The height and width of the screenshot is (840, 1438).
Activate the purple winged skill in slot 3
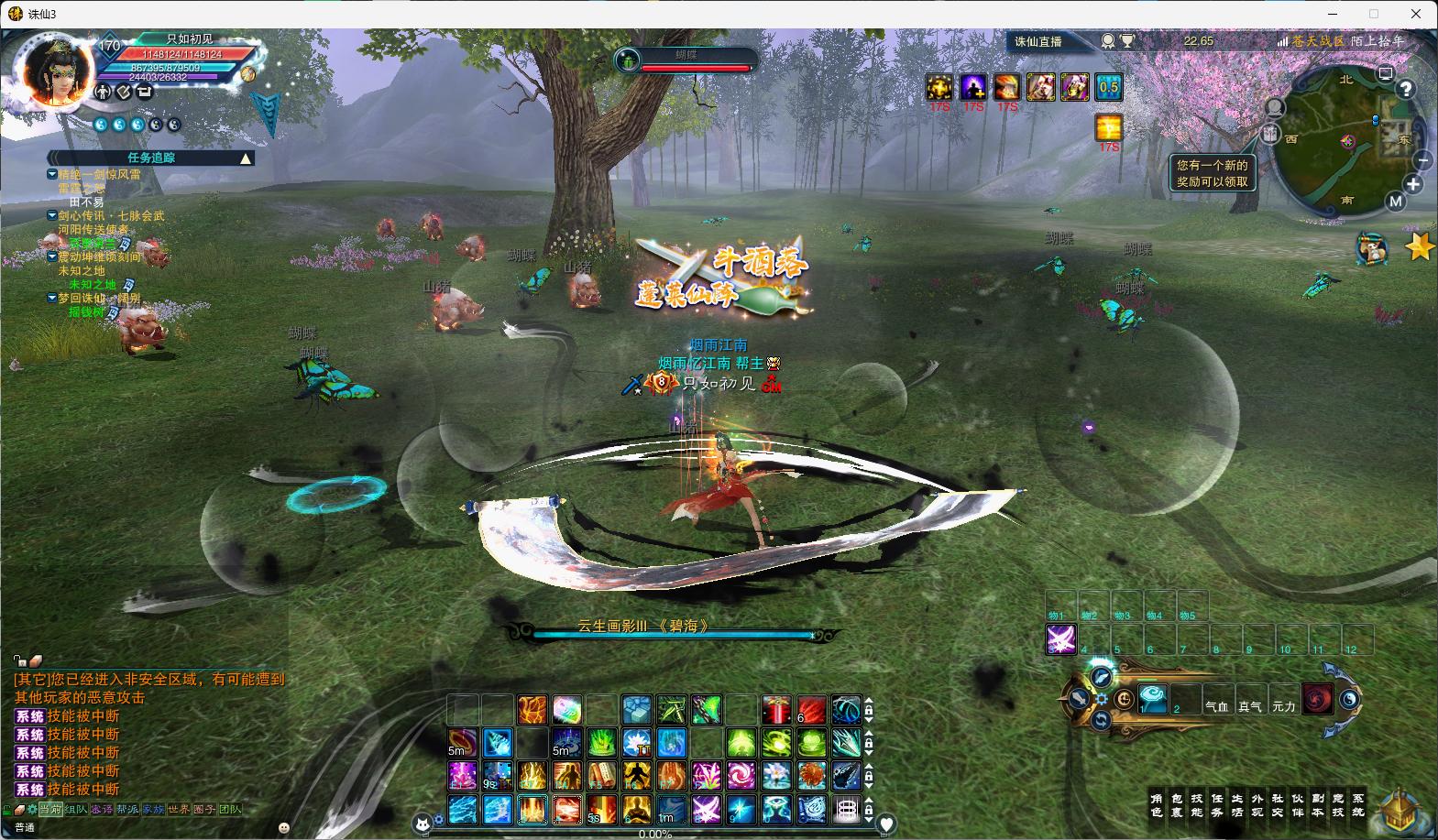[x=1061, y=638]
